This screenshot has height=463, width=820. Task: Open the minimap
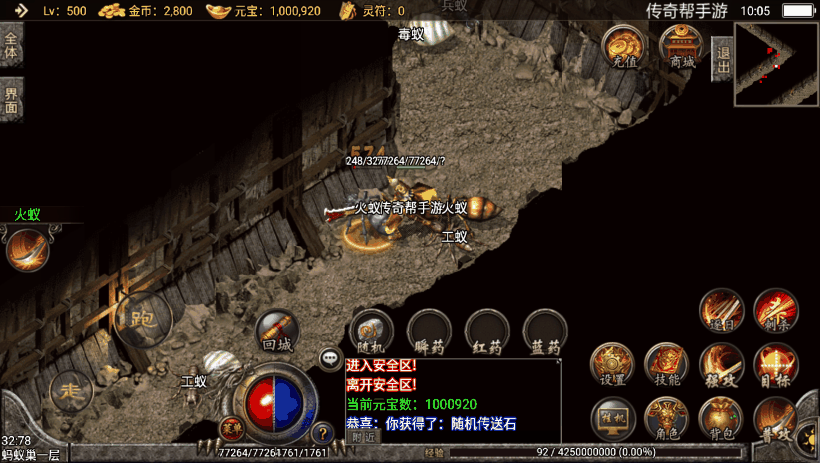point(776,64)
